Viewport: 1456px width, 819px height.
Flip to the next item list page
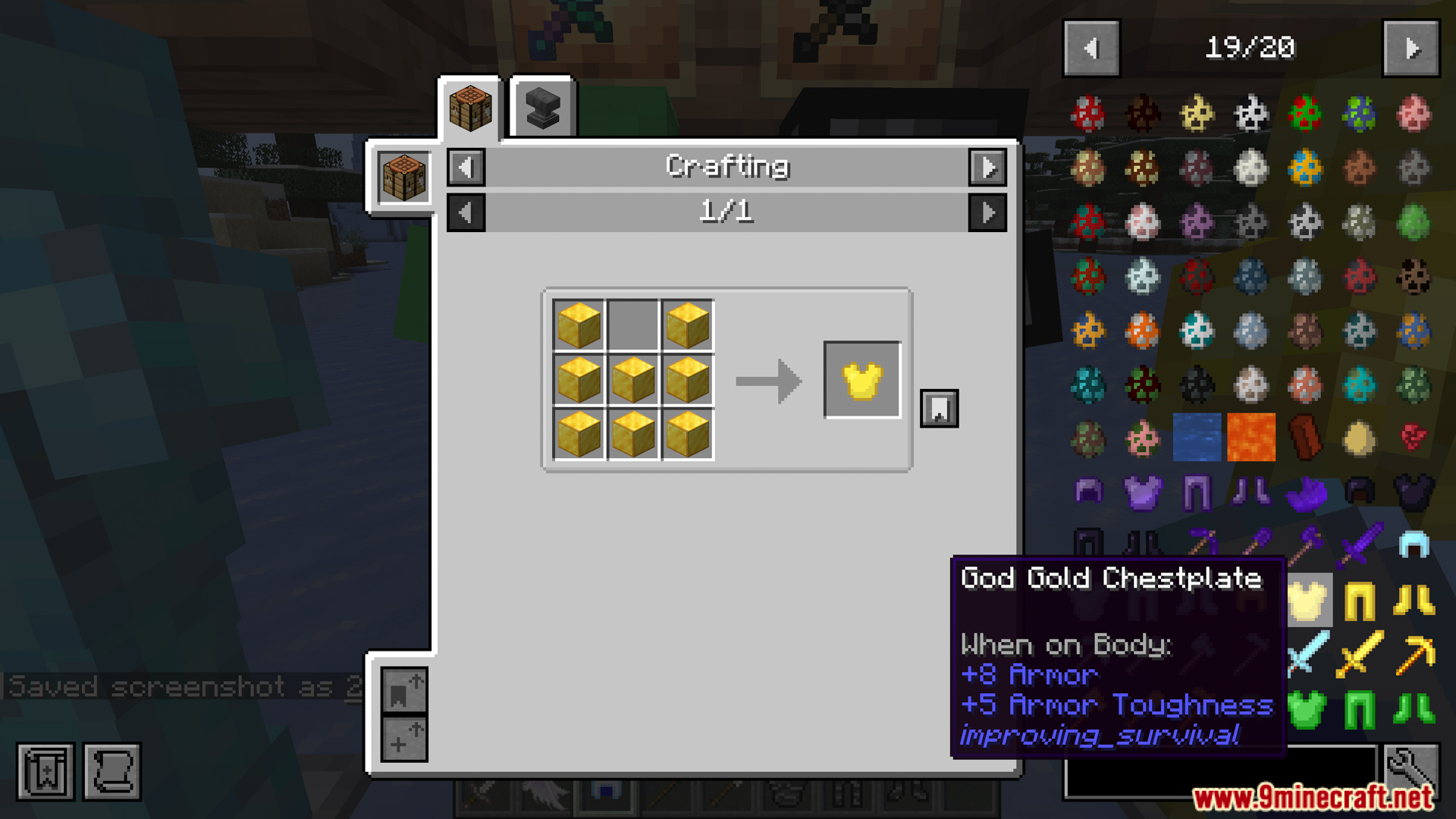point(1410,49)
